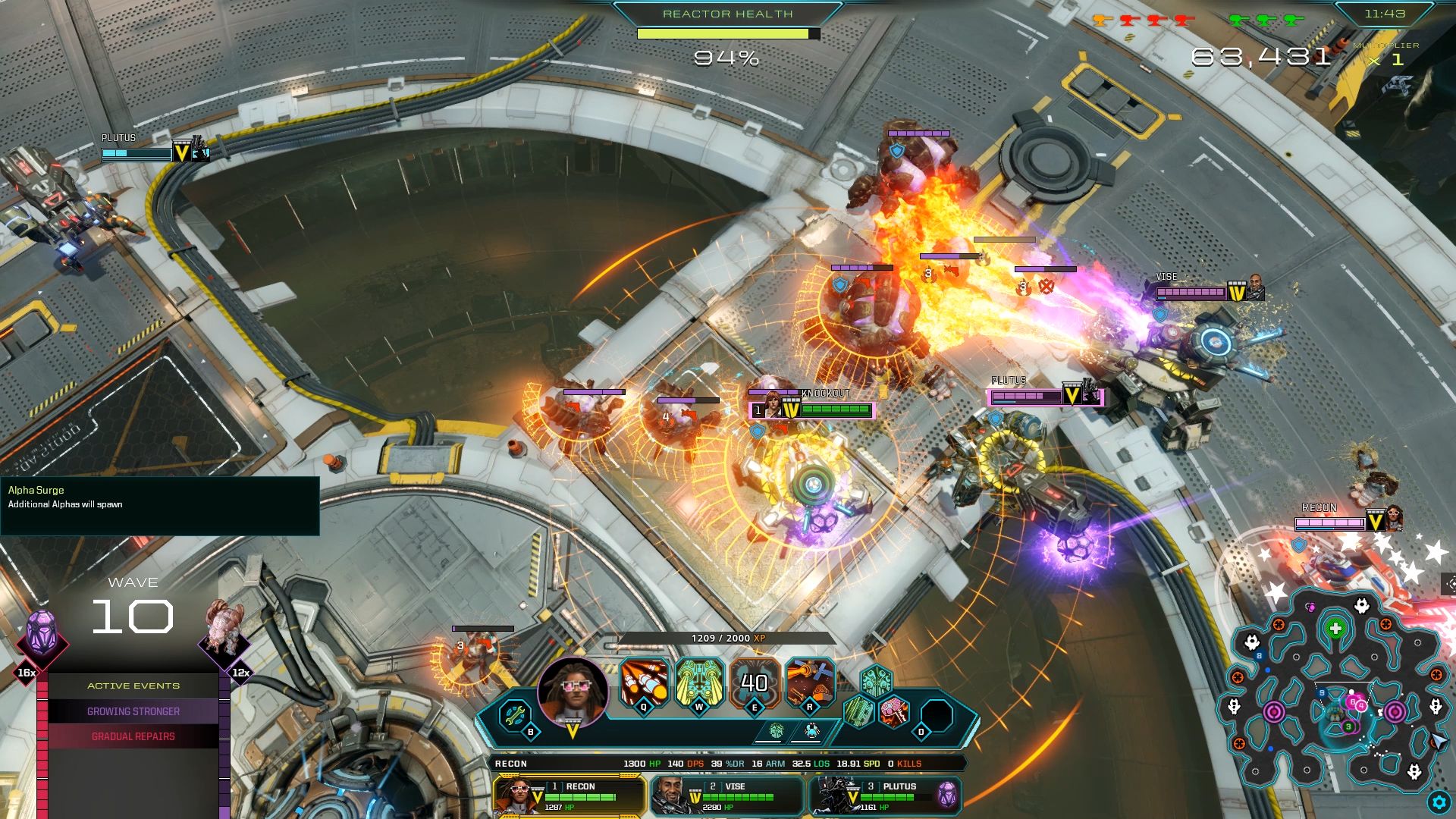Click the purple crystal 16x icon

coord(41,635)
